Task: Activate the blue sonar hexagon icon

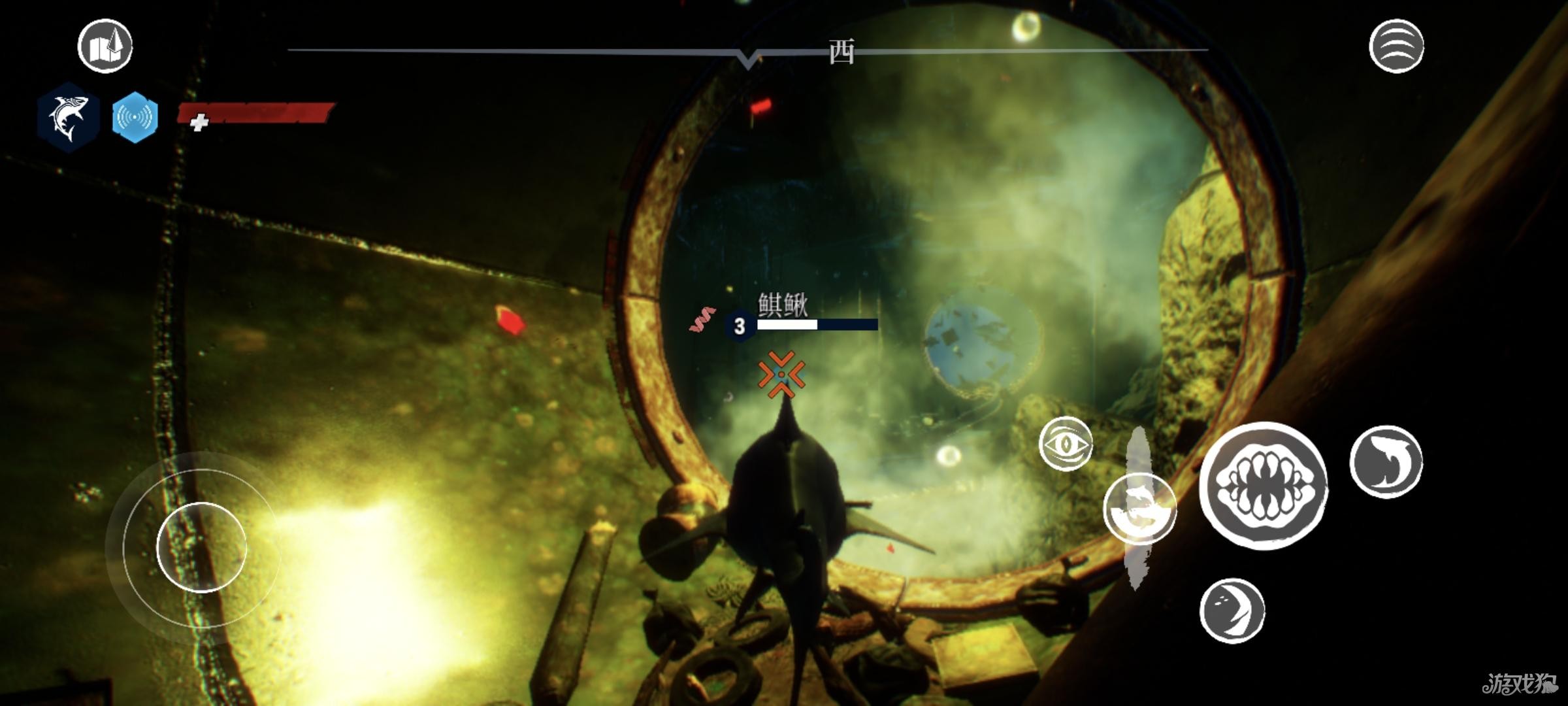Action: 135,118
